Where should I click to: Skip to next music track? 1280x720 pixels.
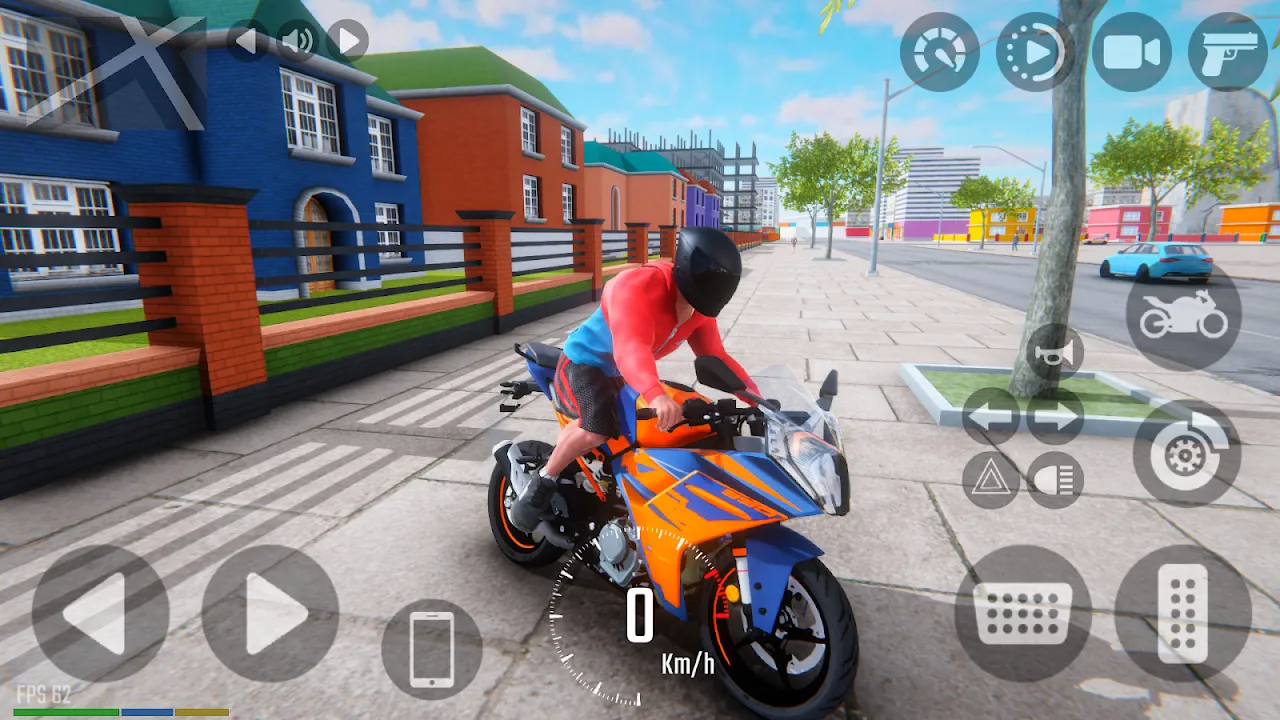pyautogui.click(x=347, y=41)
